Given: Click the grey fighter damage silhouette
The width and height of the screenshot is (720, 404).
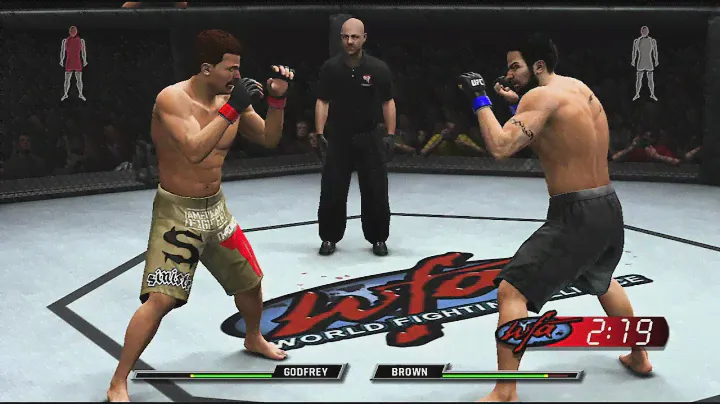Looking at the screenshot, I should [x=645, y=62].
